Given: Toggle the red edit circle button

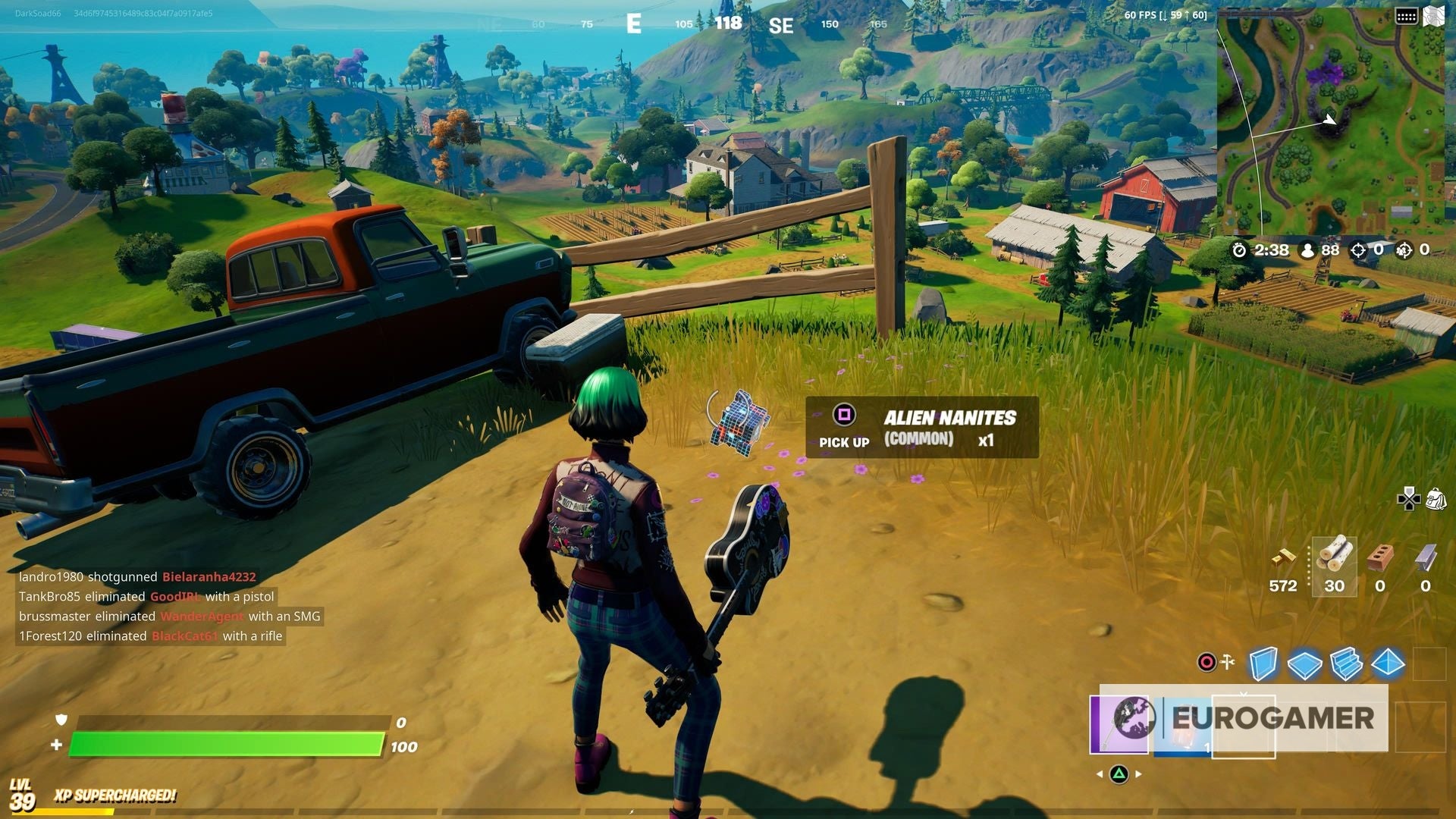Looking at the screenshot, I should coord(1207,662).
